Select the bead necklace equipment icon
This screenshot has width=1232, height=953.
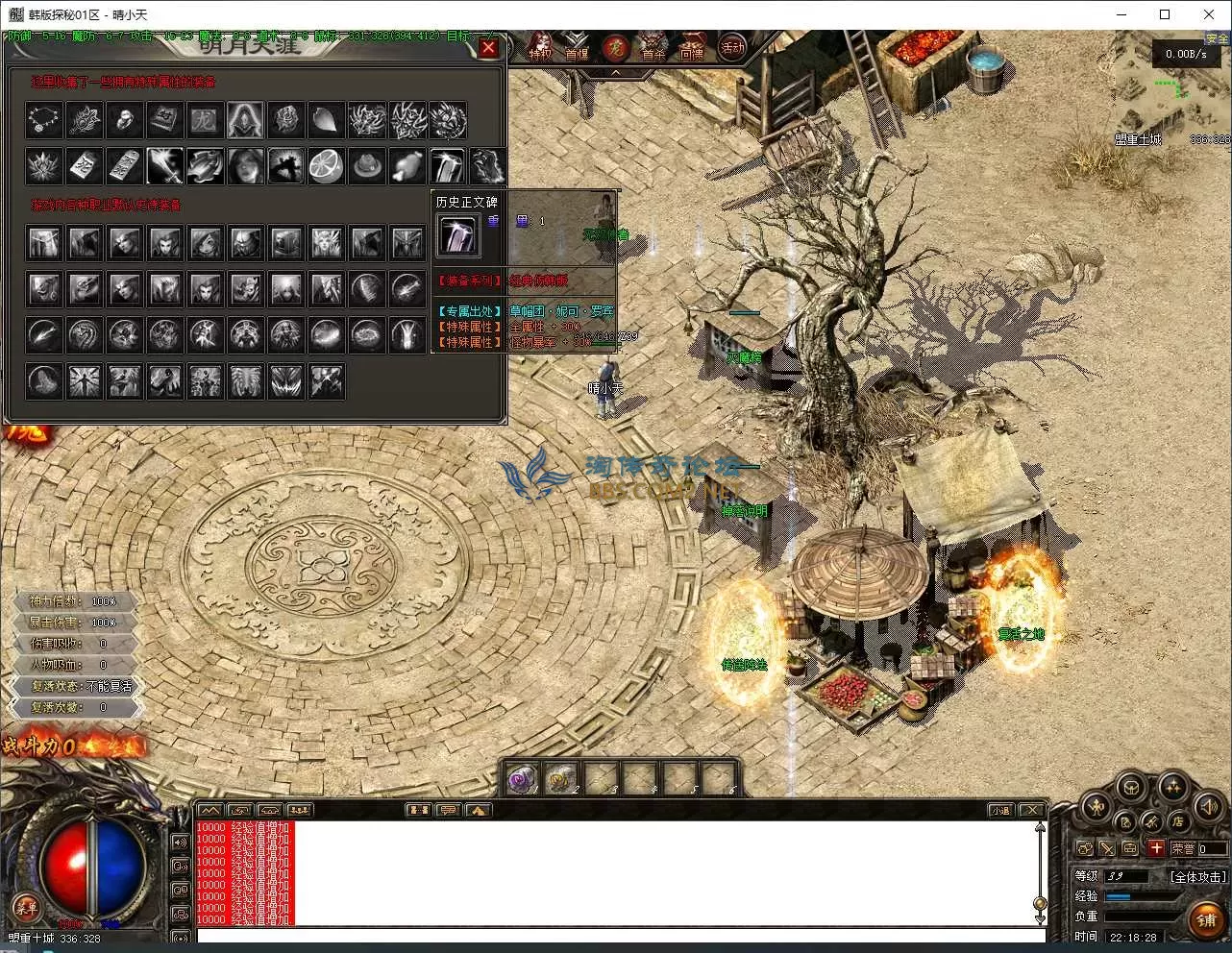[x=44, y=120]
